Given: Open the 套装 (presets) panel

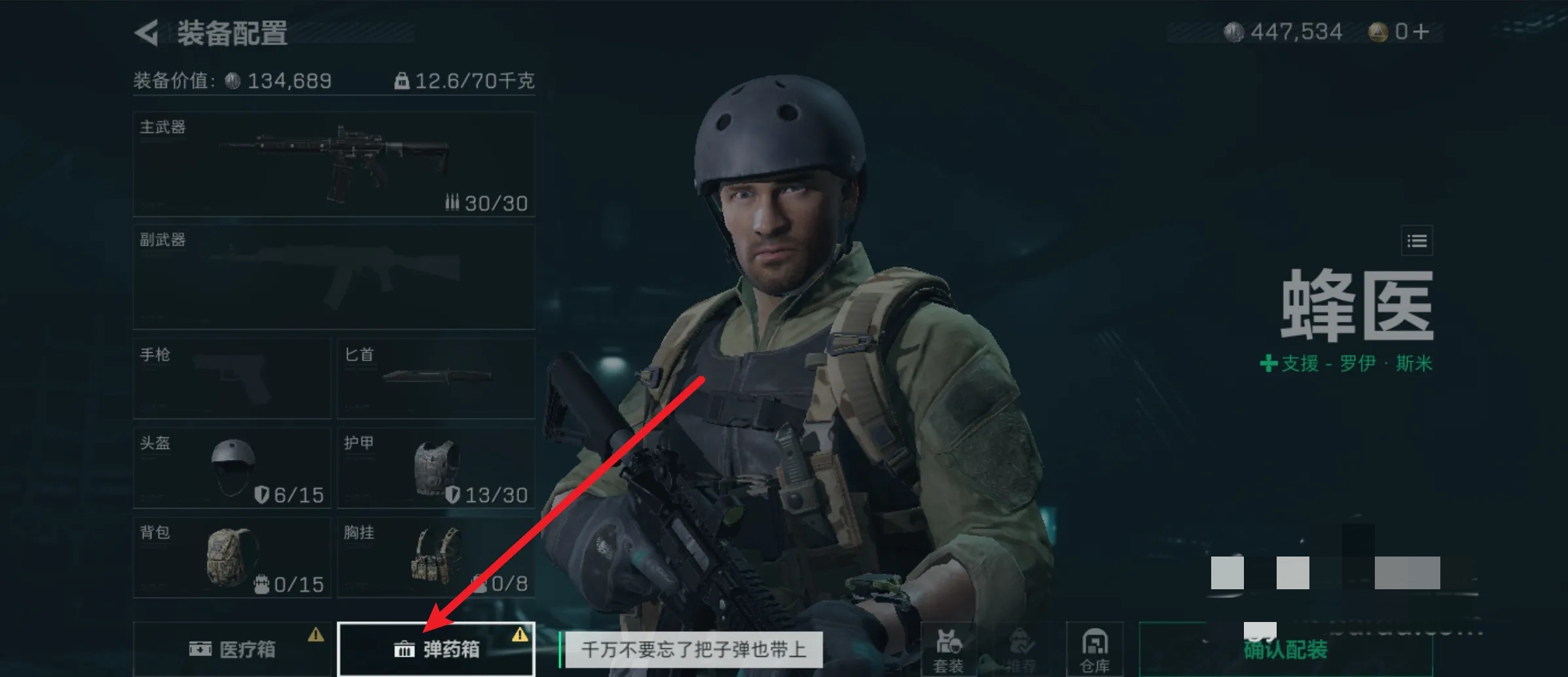Looking at the screenshot, I should (x=950, y=648).
